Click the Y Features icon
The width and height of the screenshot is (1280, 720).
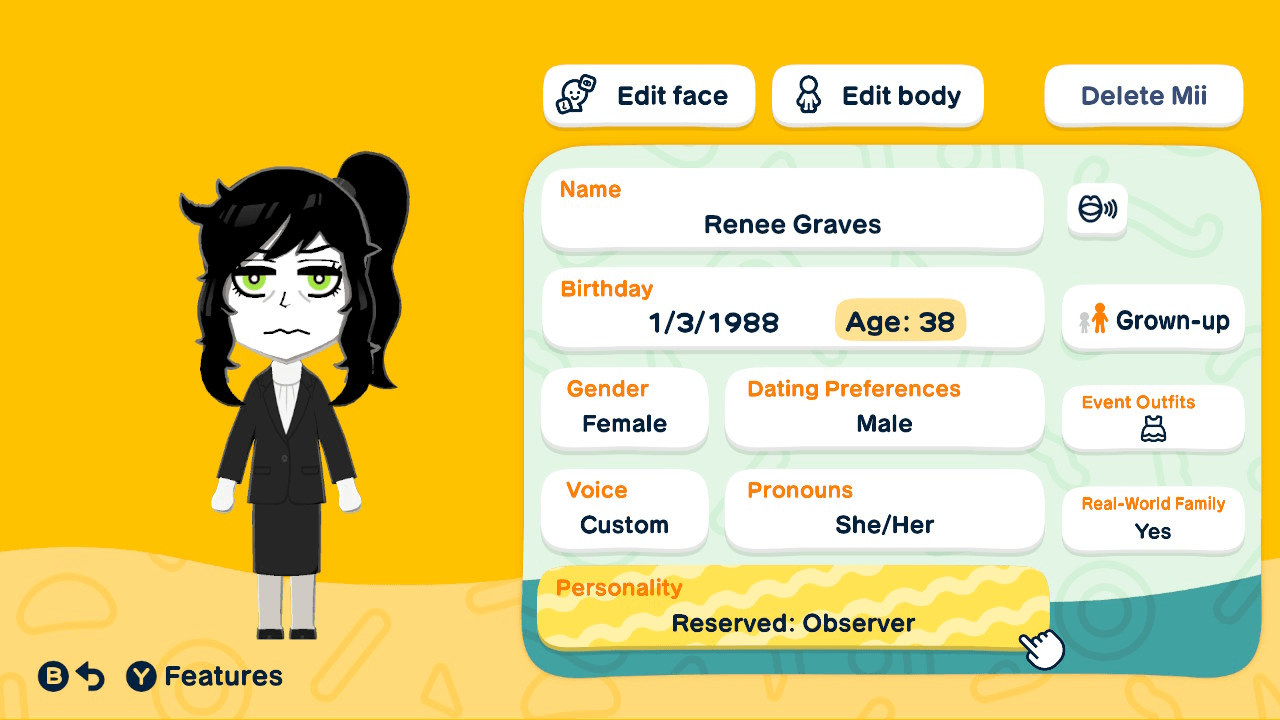pyautogui.click(x=142, y=676)
